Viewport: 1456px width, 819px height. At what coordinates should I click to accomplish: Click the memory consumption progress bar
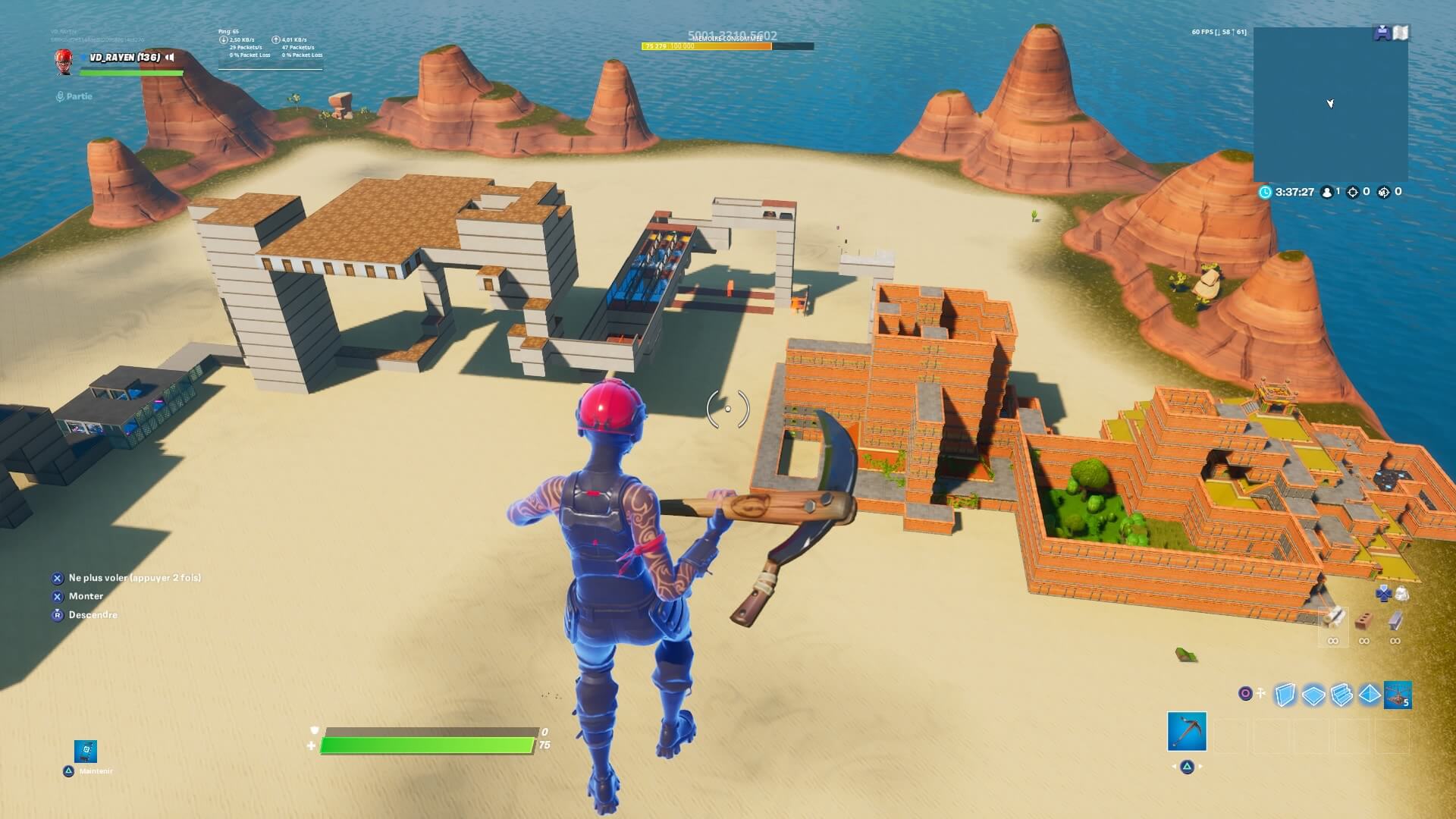click(x=728, y=45)
